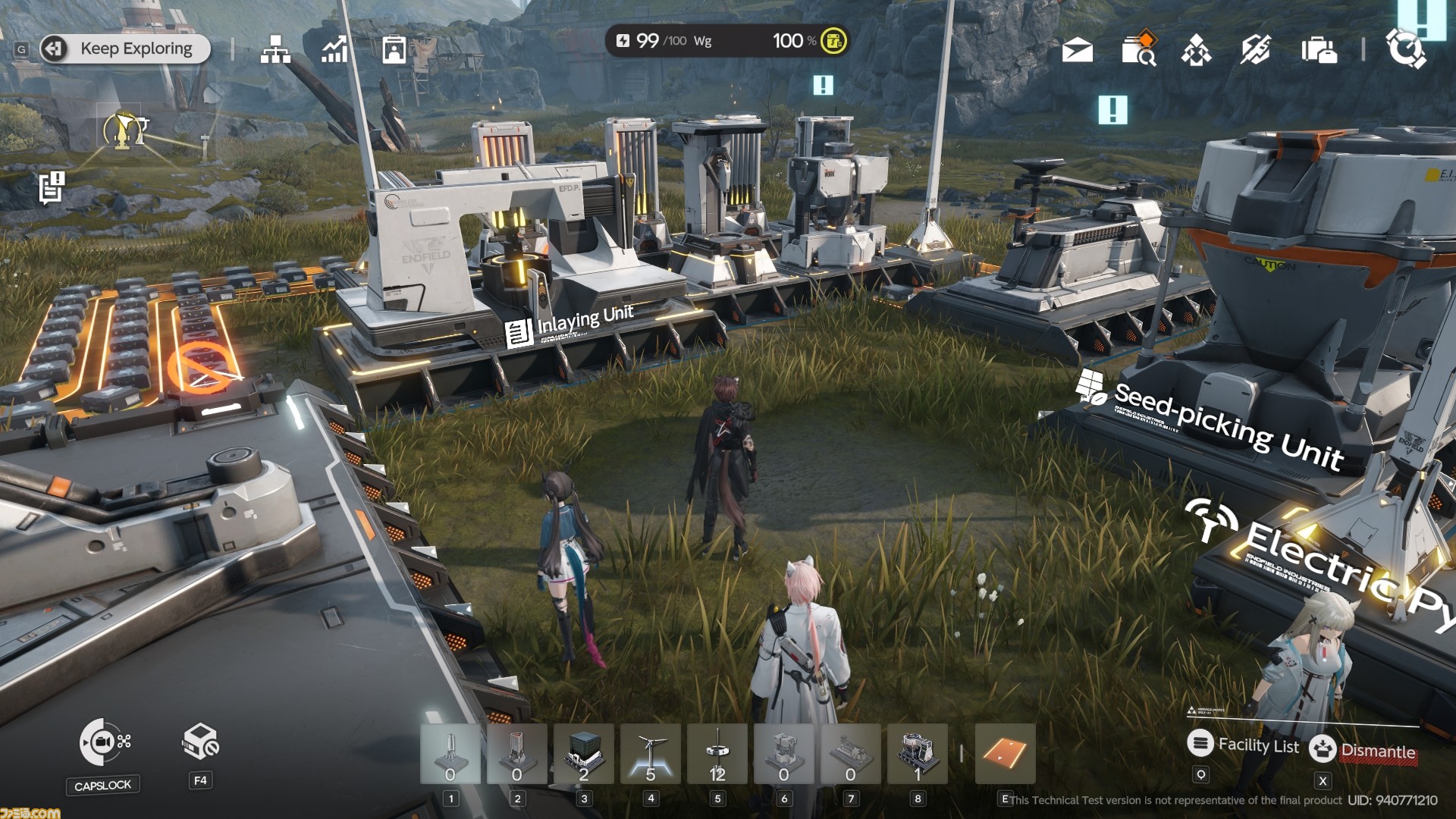Select the wind turbine slot

point(650,754)
